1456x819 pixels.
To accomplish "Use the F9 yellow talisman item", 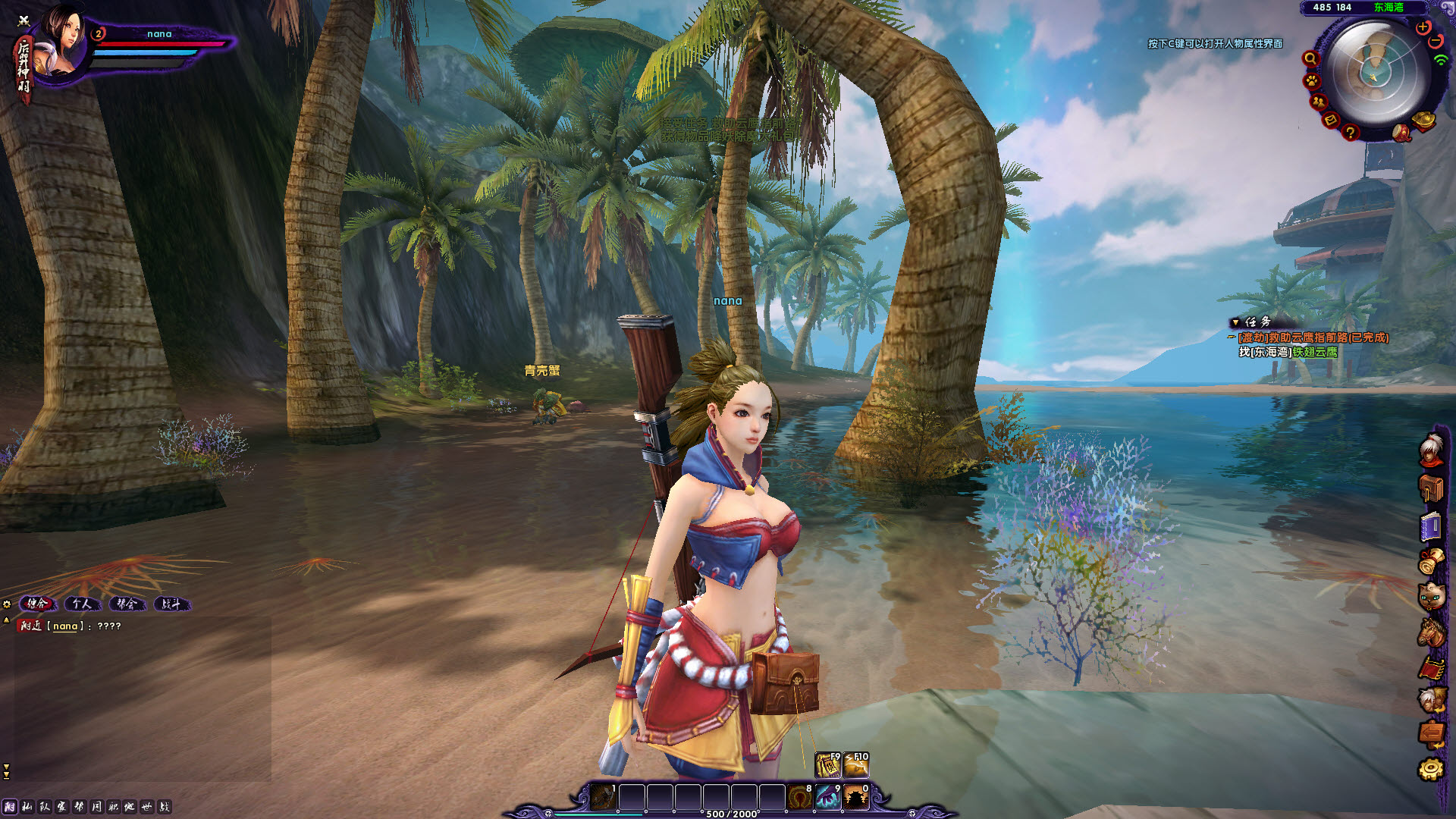I will (x=827, y=765).
